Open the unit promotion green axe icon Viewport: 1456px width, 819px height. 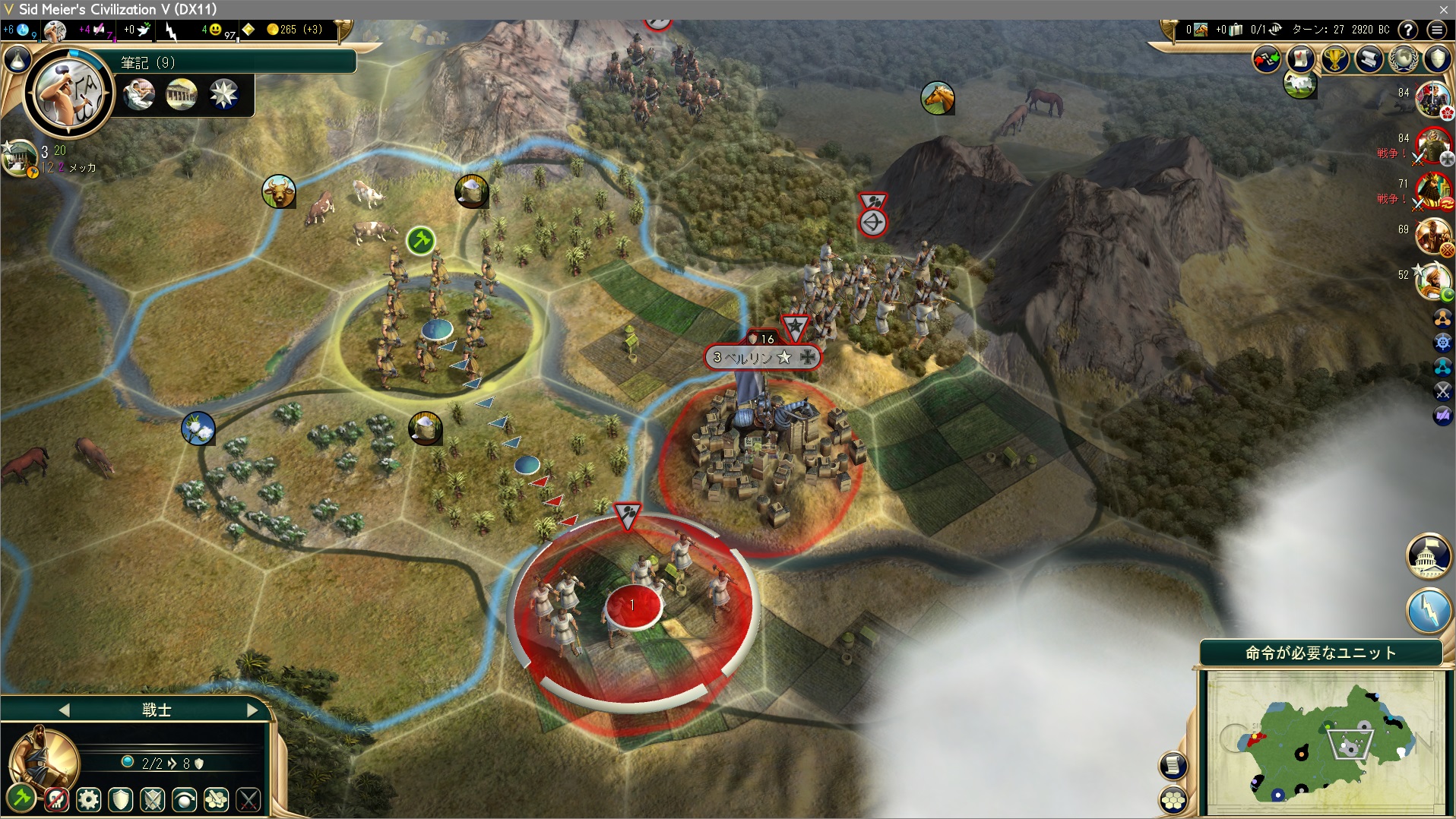(x=21, y=798)
